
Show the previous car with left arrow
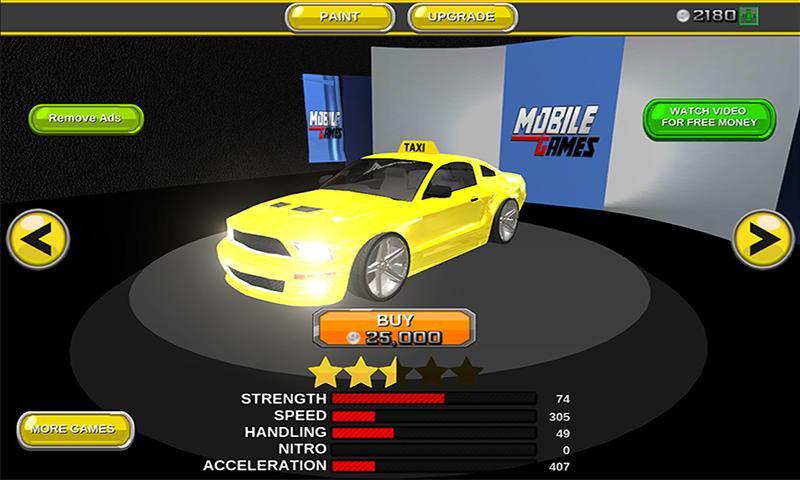[37, 241]
